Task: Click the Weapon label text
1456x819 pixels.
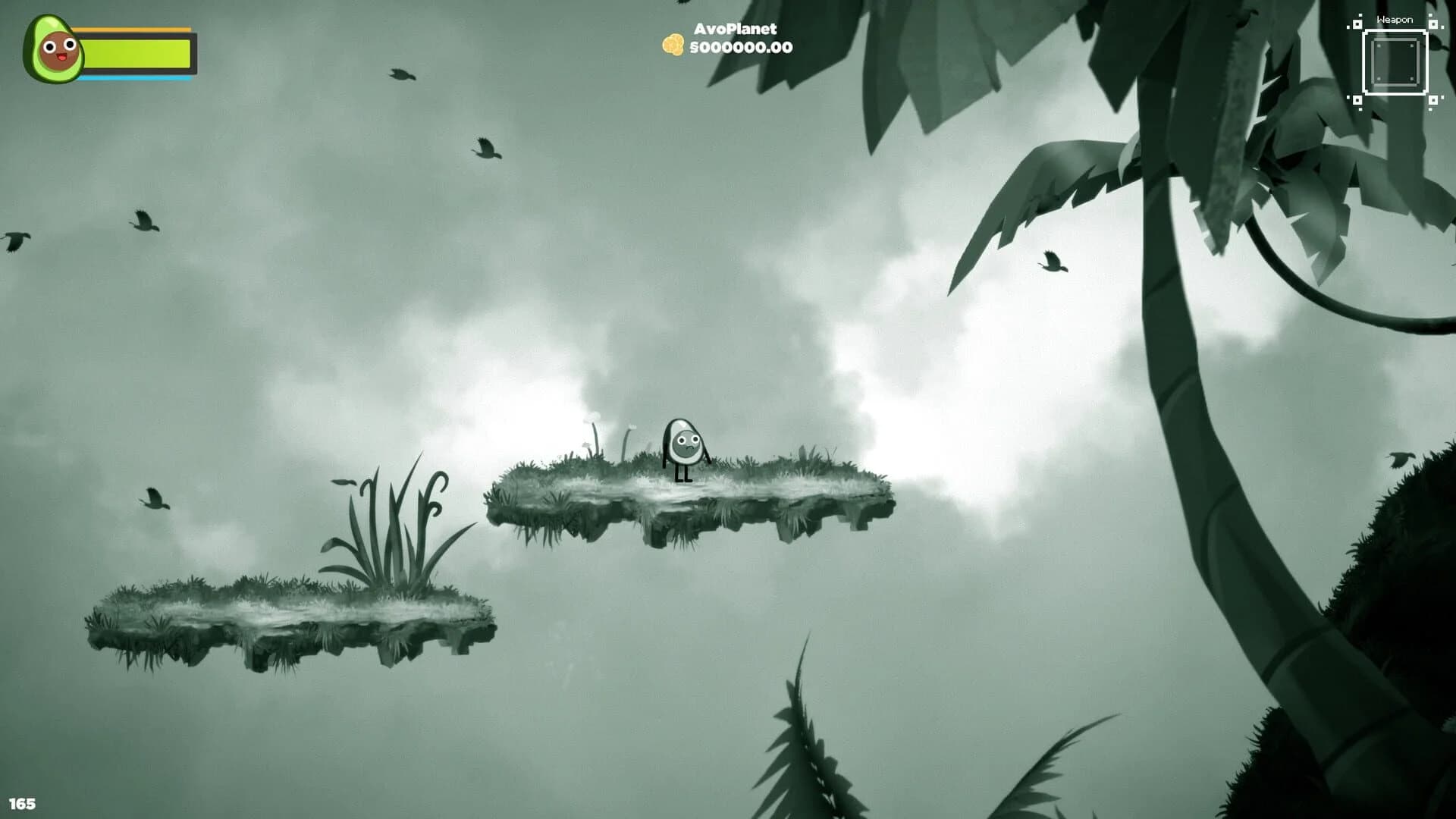Action: (1395, 19)
